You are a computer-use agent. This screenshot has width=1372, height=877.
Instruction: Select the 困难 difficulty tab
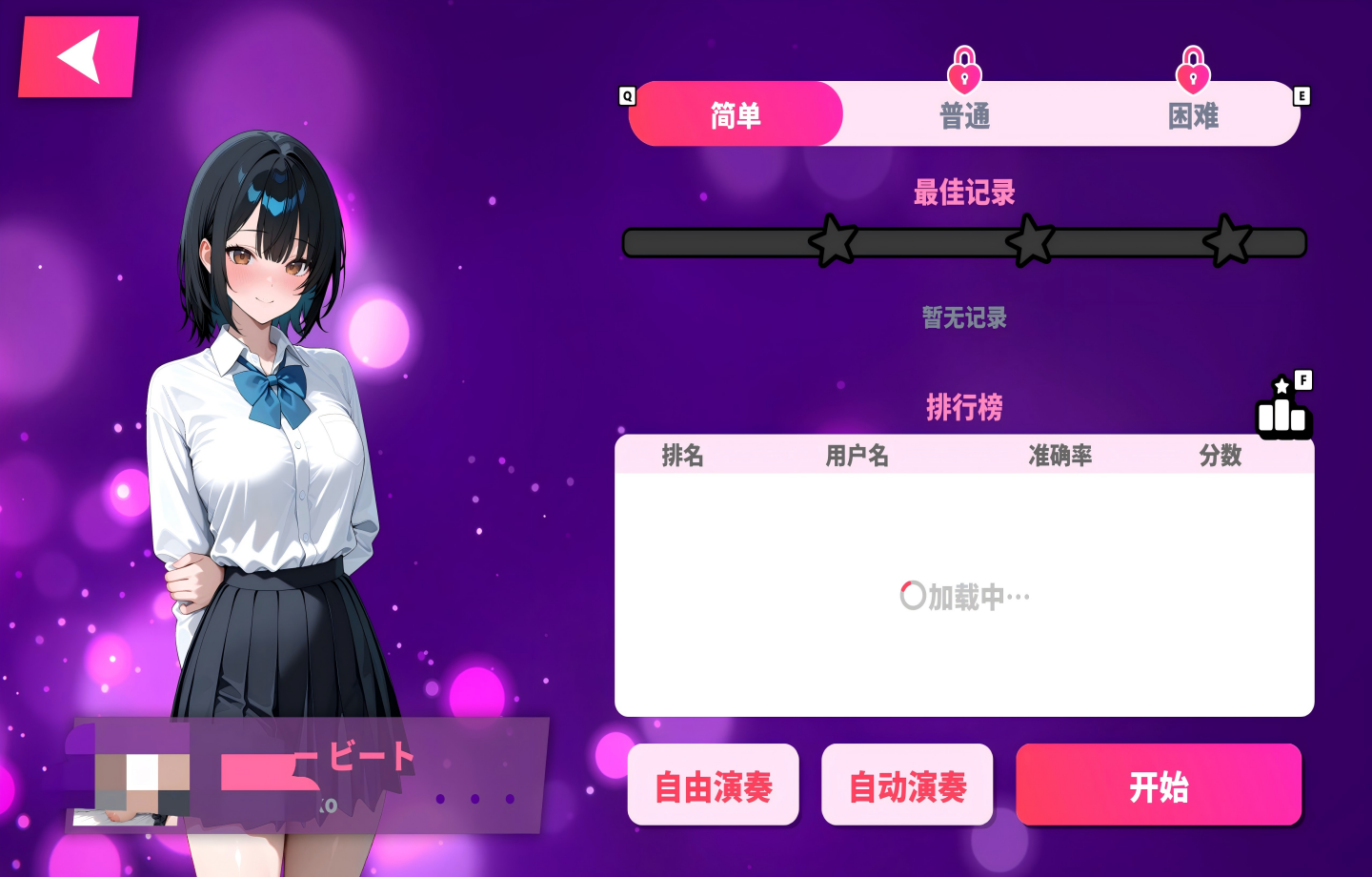coord(1196,114)
